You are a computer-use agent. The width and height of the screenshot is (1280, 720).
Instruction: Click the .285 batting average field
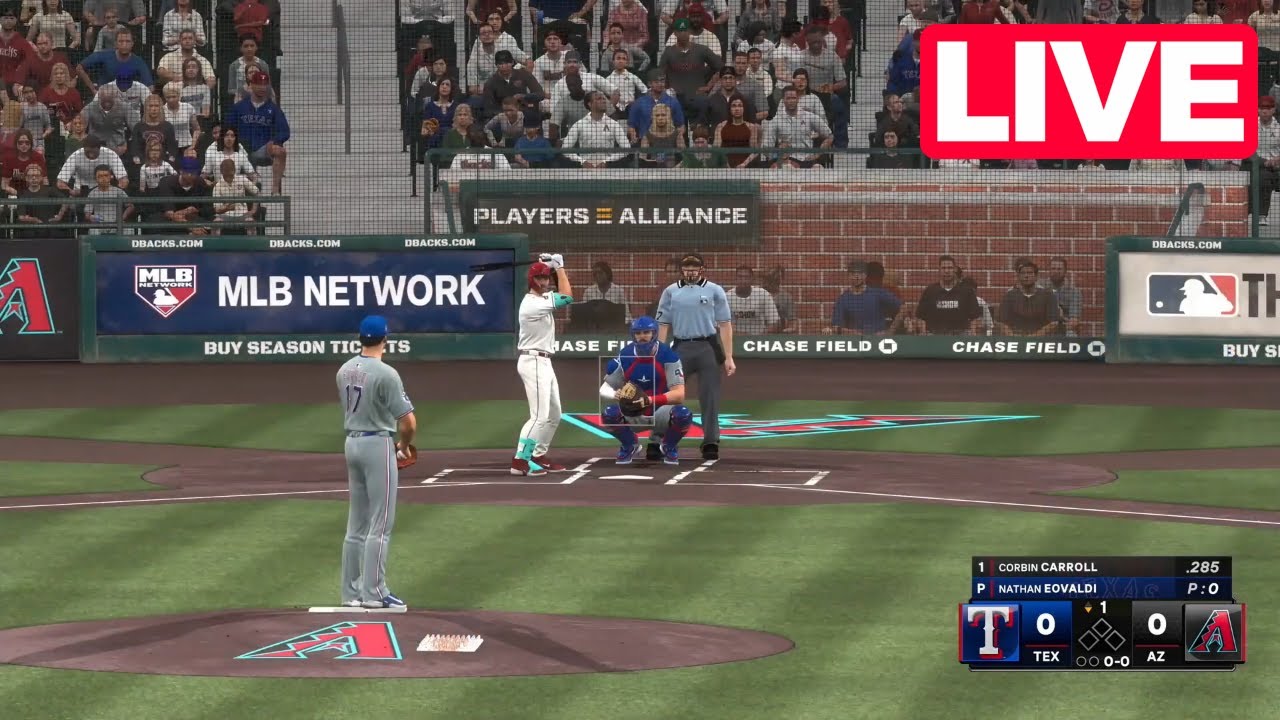[1204, 566]
